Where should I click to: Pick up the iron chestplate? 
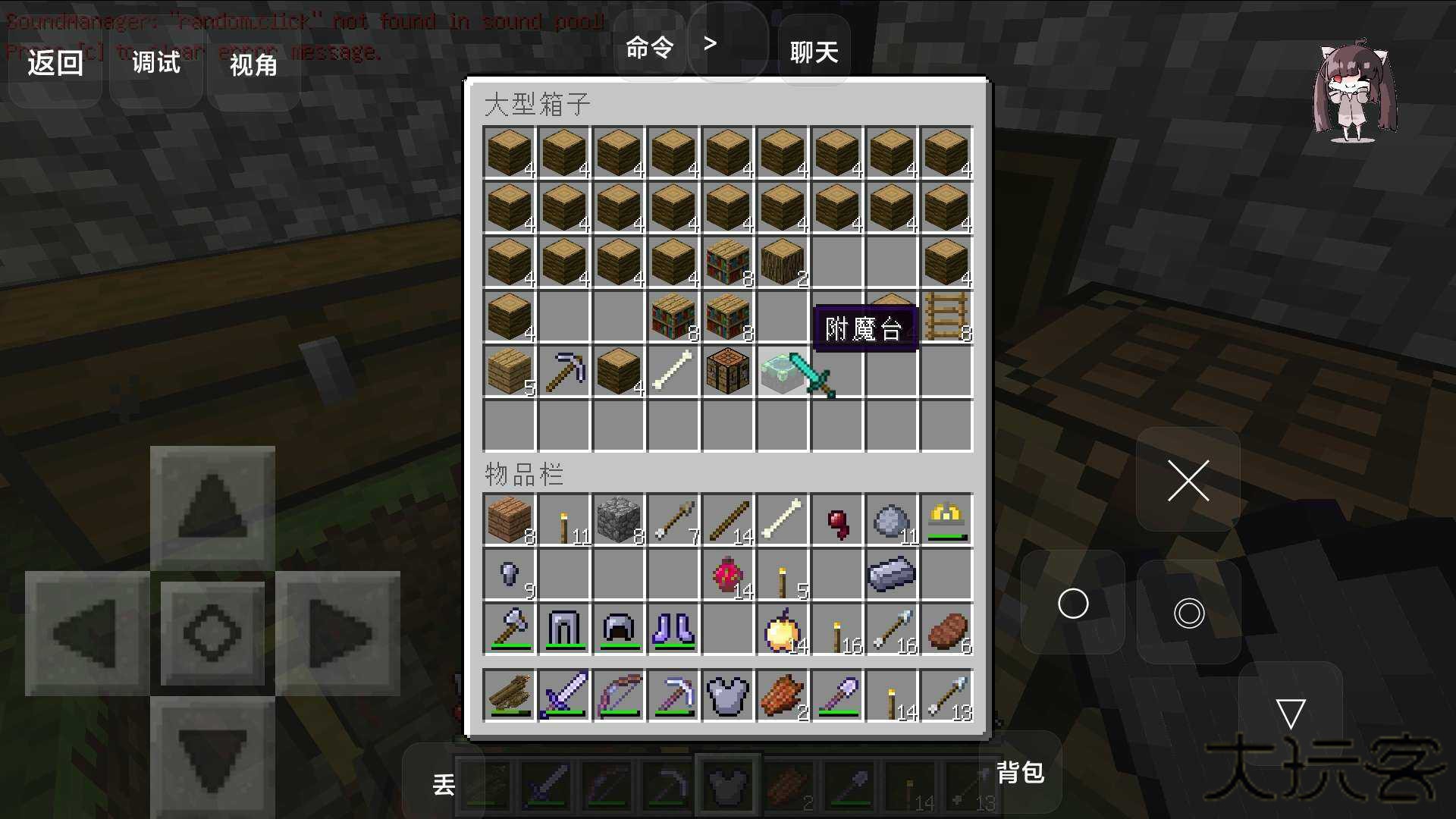(726, 694)
